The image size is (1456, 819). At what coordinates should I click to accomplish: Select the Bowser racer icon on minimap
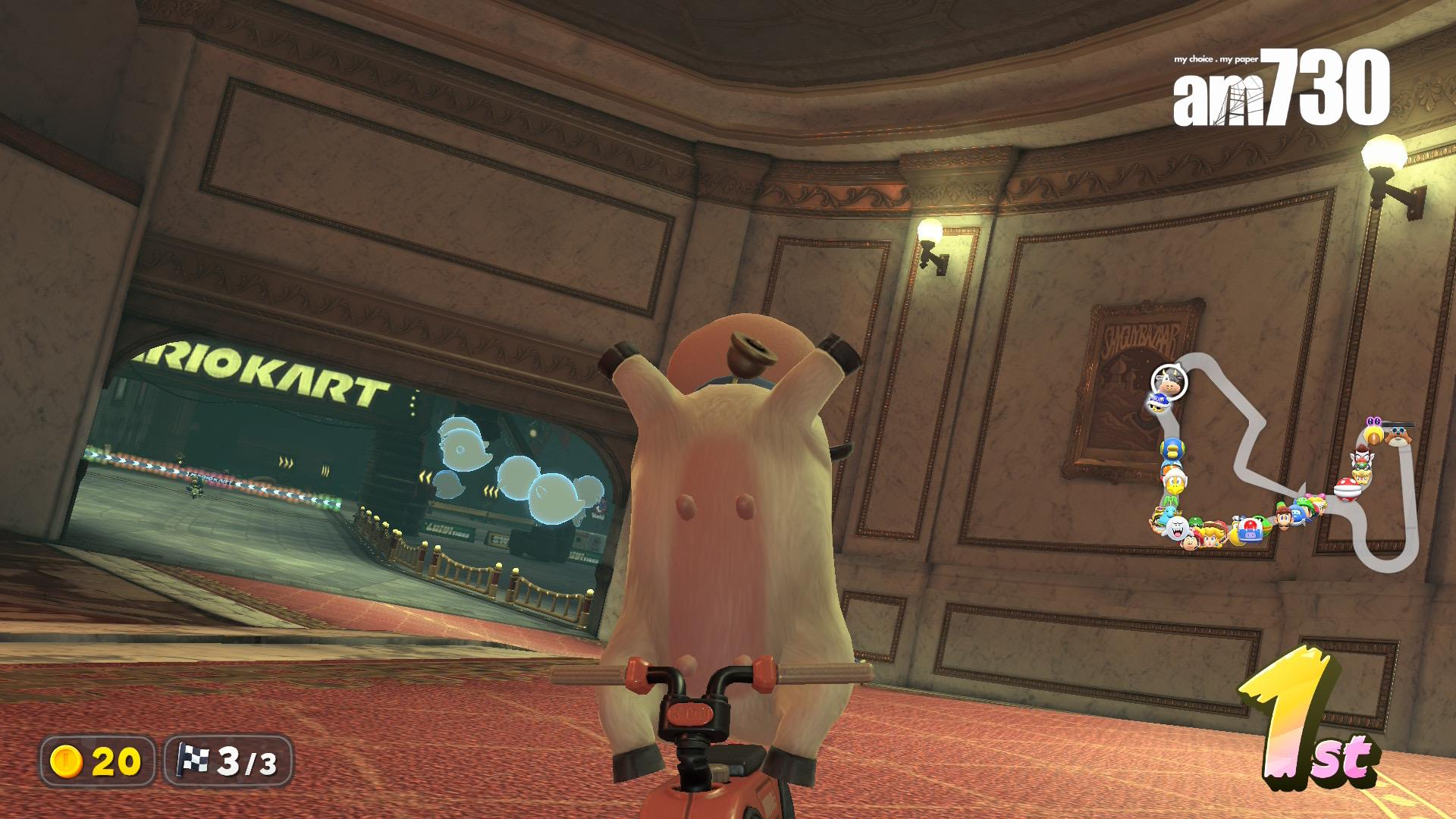pos(1362,475)
